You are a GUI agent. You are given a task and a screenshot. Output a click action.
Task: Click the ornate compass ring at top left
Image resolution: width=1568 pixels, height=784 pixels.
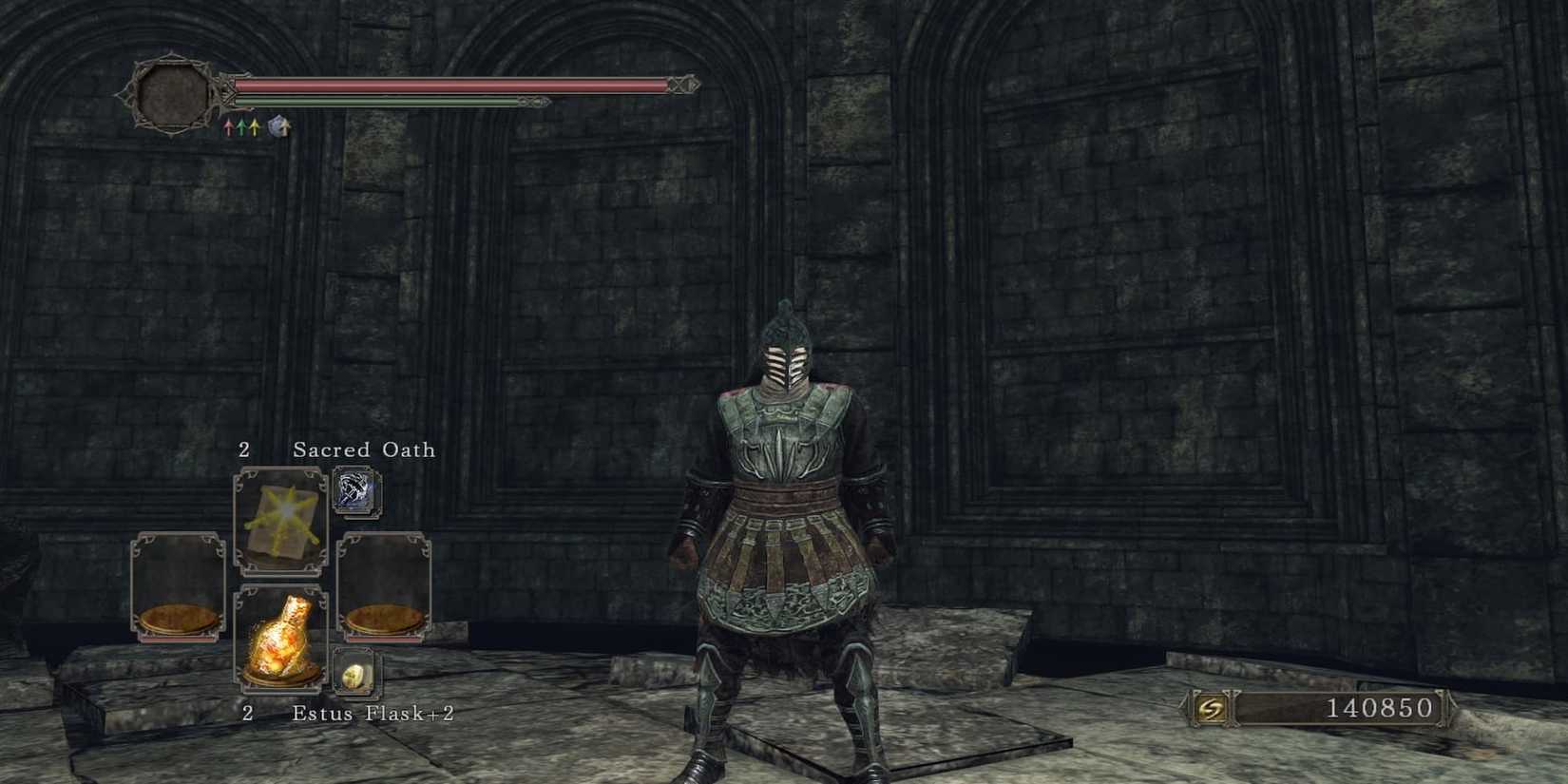[174, 95]
